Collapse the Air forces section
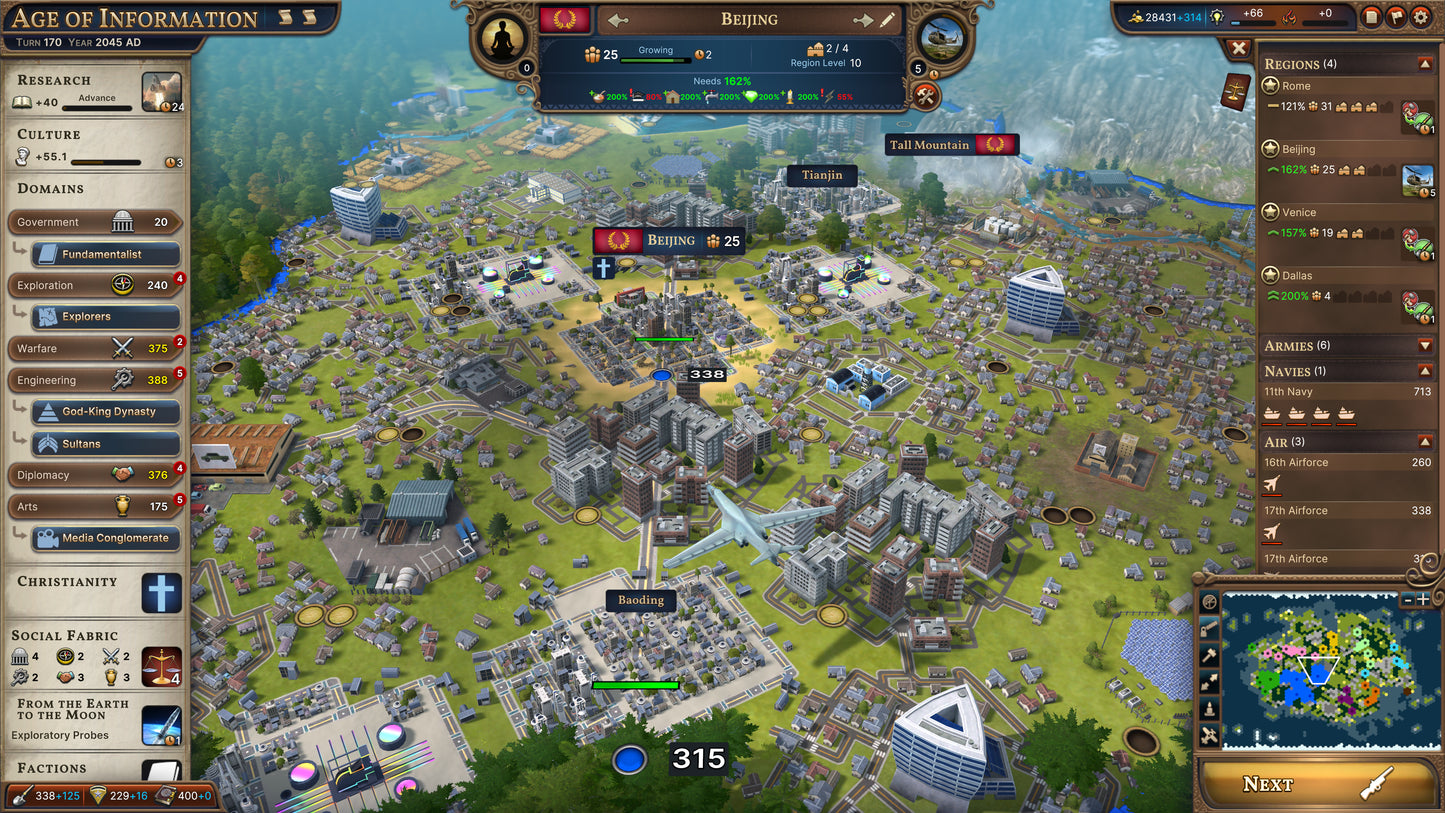The height and width of the screenshot is (813, 1445). (1424, 440)
